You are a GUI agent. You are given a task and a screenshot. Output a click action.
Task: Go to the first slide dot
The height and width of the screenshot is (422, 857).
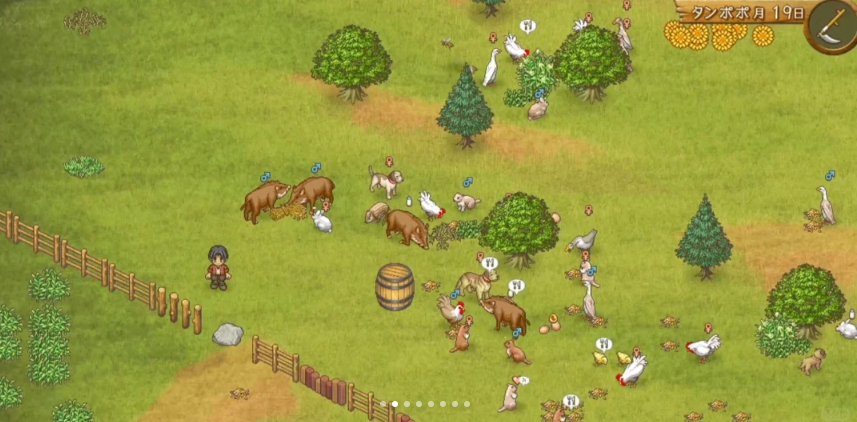point(382,405)
